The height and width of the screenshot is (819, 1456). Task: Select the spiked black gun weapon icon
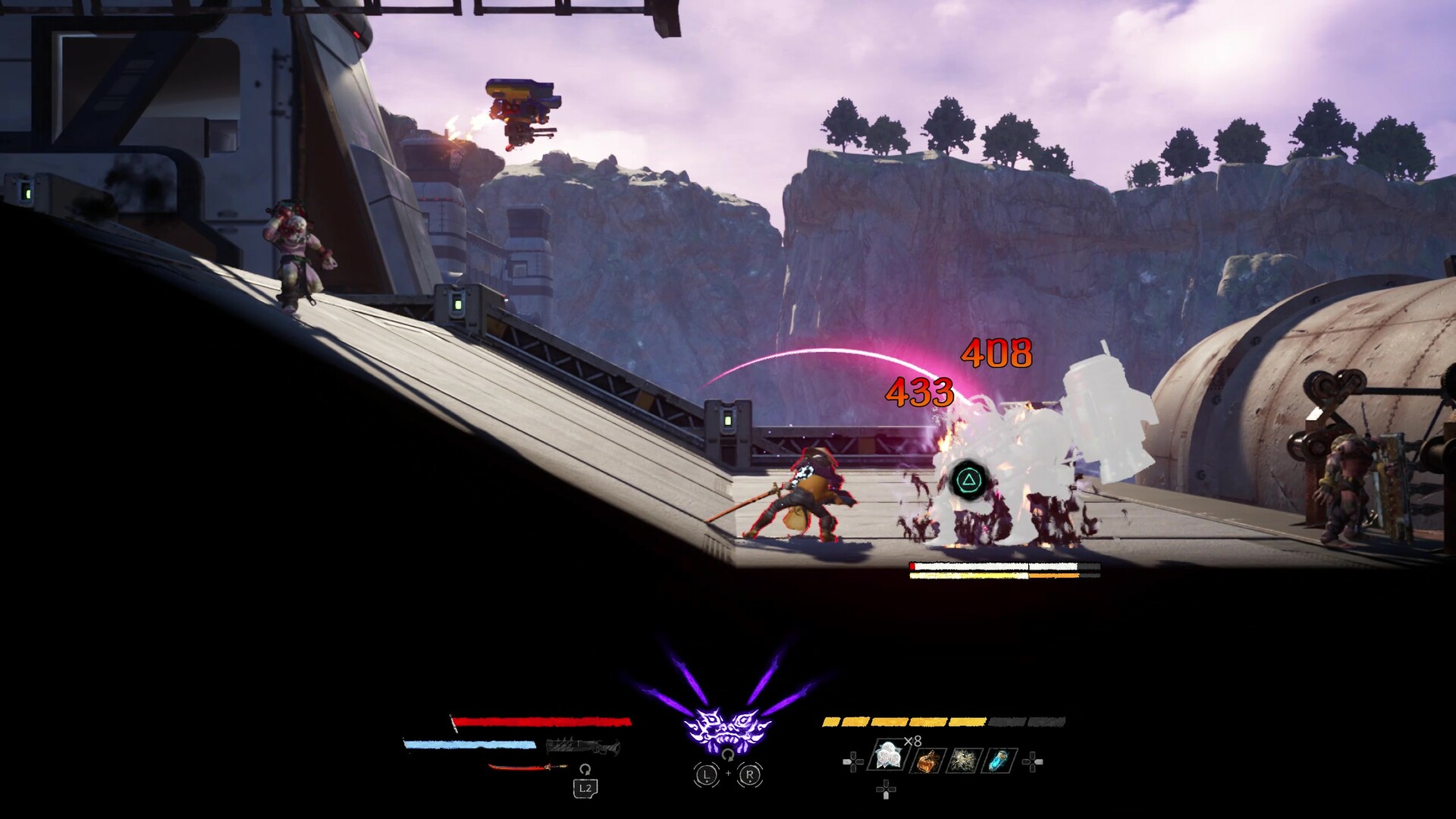pos(582,747)
